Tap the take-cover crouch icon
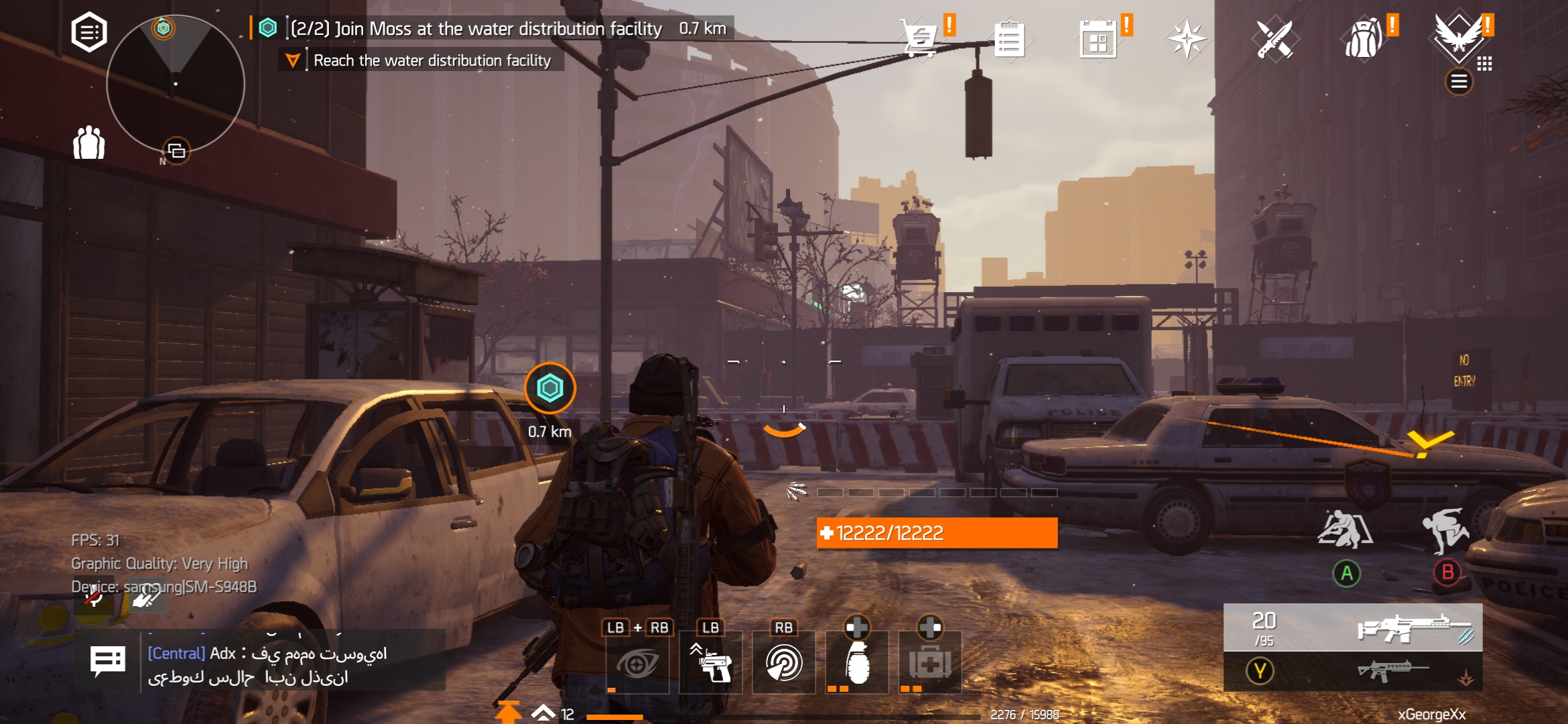This screenshot has height=724, width=1568. click(1345, 530)
